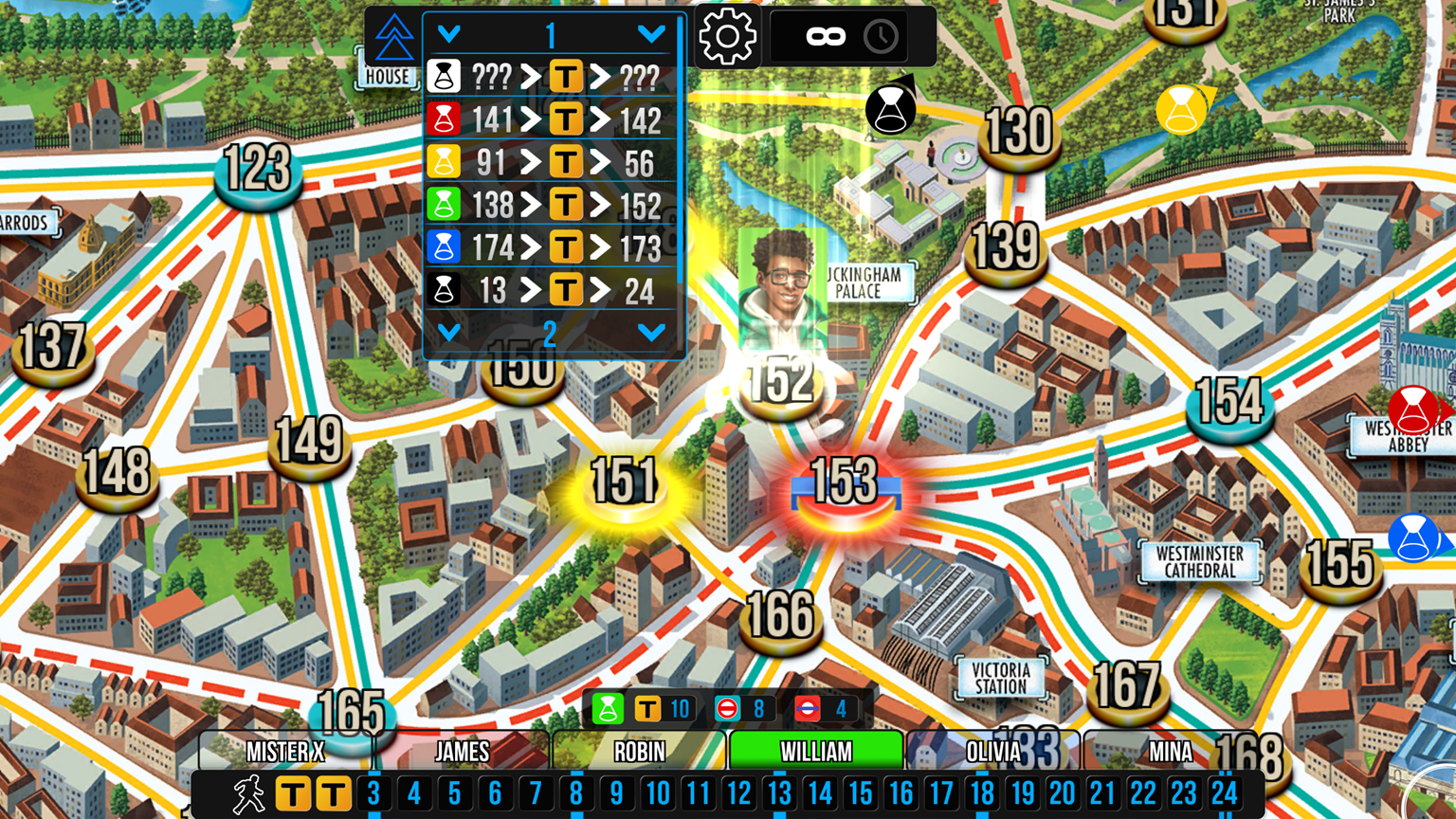
Task: Click the red detective pawn at Westminster Abbey
Action: [1412, 409]
